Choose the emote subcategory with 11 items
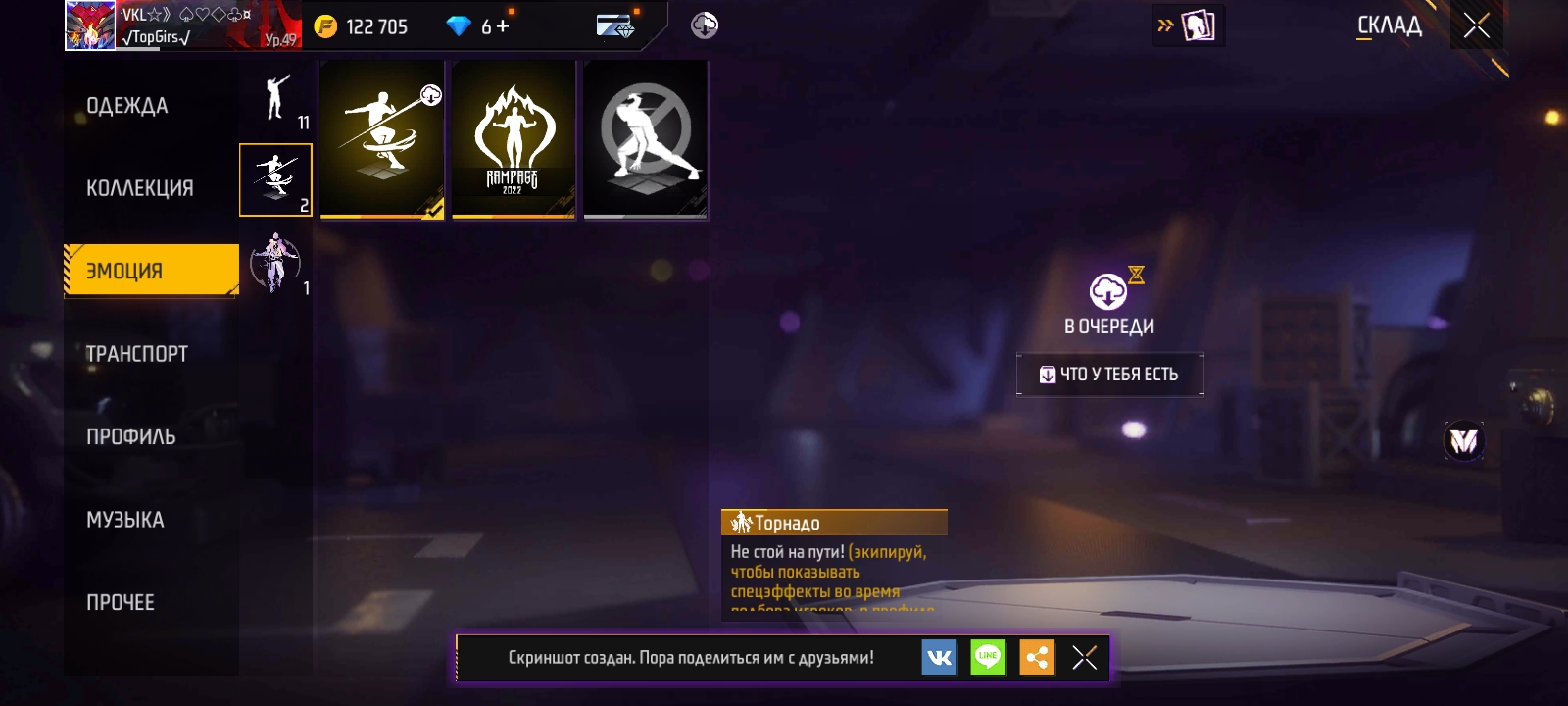 coord(276,99)
